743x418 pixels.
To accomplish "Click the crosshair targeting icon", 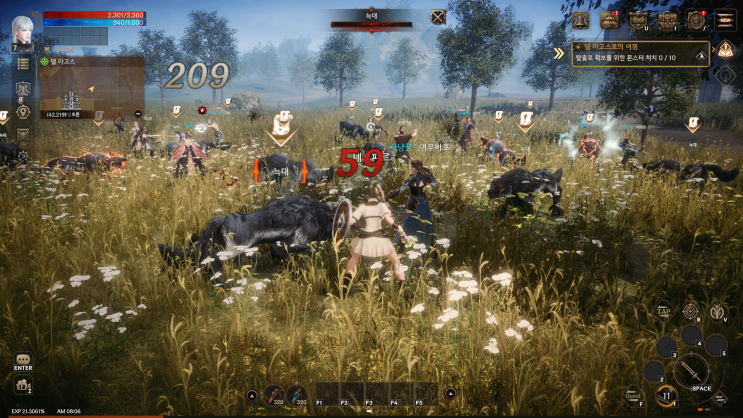I will (x=690, y=311).
